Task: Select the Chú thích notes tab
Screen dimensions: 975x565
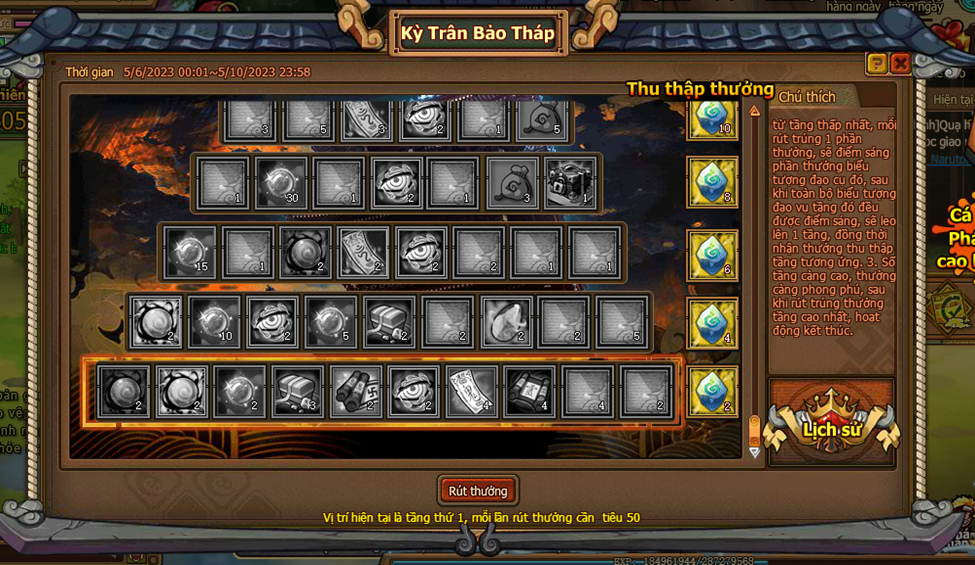Action: pyautogui.click(x=806, y=96)
